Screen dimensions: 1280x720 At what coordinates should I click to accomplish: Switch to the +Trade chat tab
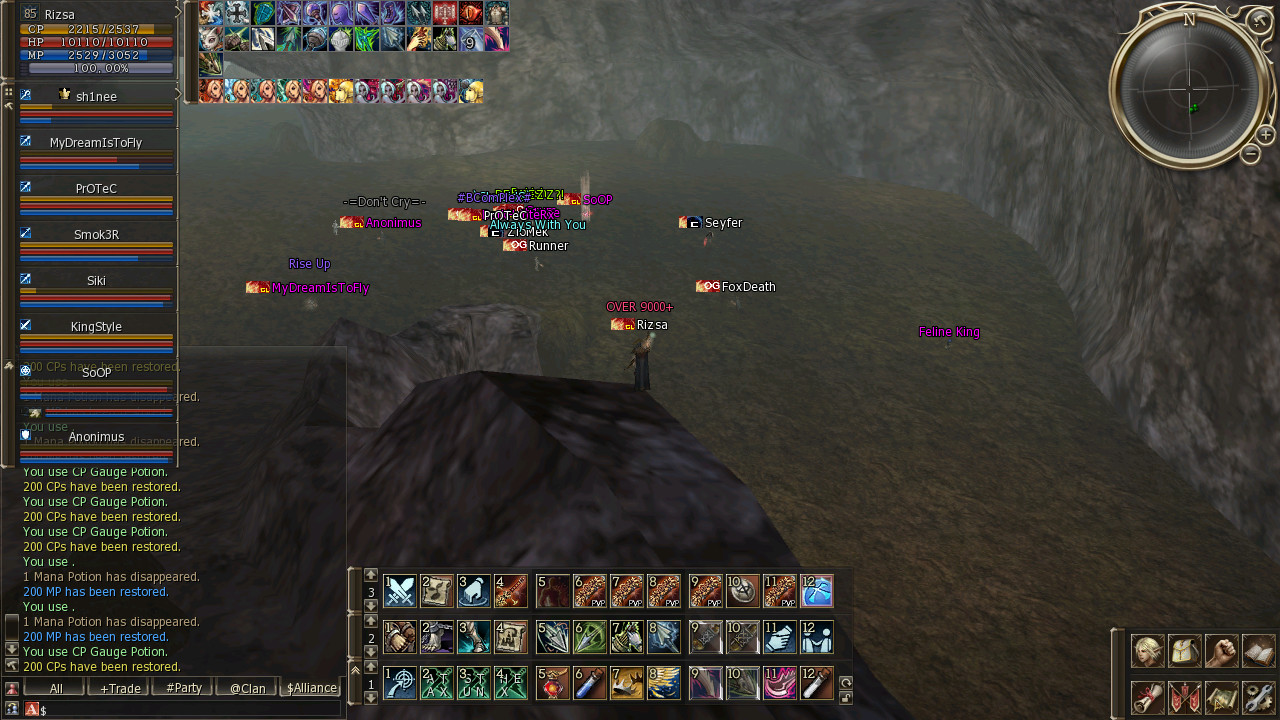tap(120, 688)
